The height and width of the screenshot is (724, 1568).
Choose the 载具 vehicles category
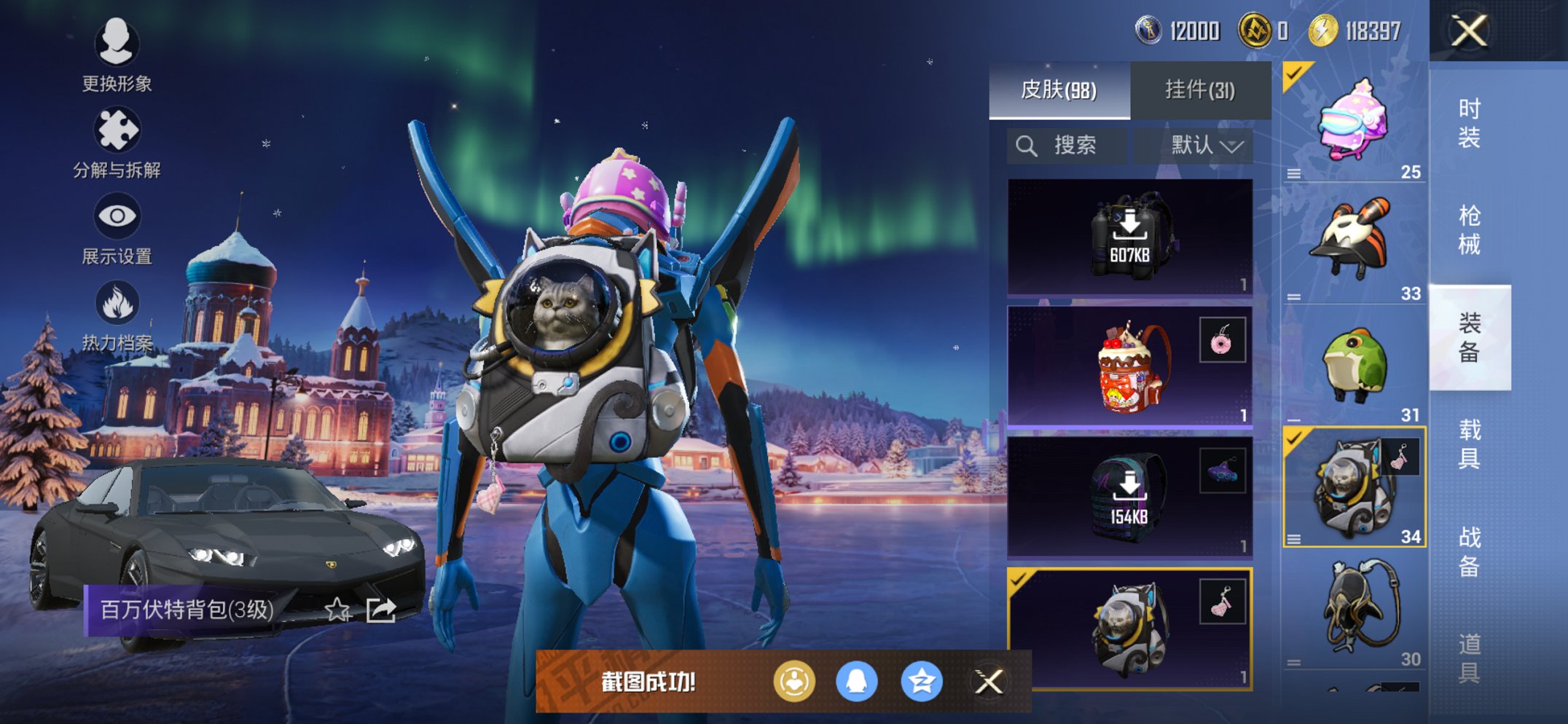1469,444
